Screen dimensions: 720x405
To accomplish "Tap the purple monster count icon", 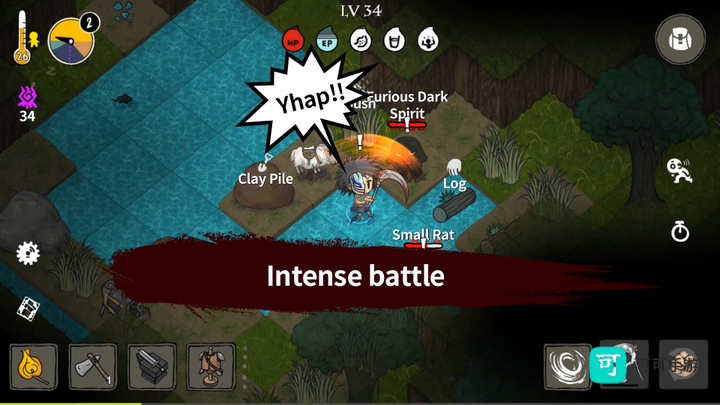I will coord(28,98).
